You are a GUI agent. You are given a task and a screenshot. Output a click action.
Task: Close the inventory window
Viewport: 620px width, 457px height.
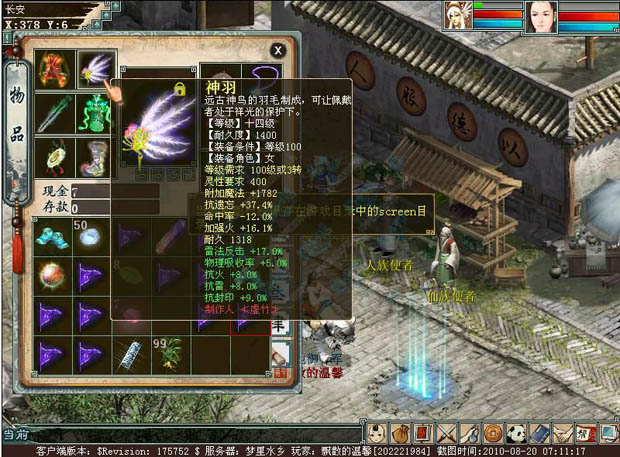[278, 50]
